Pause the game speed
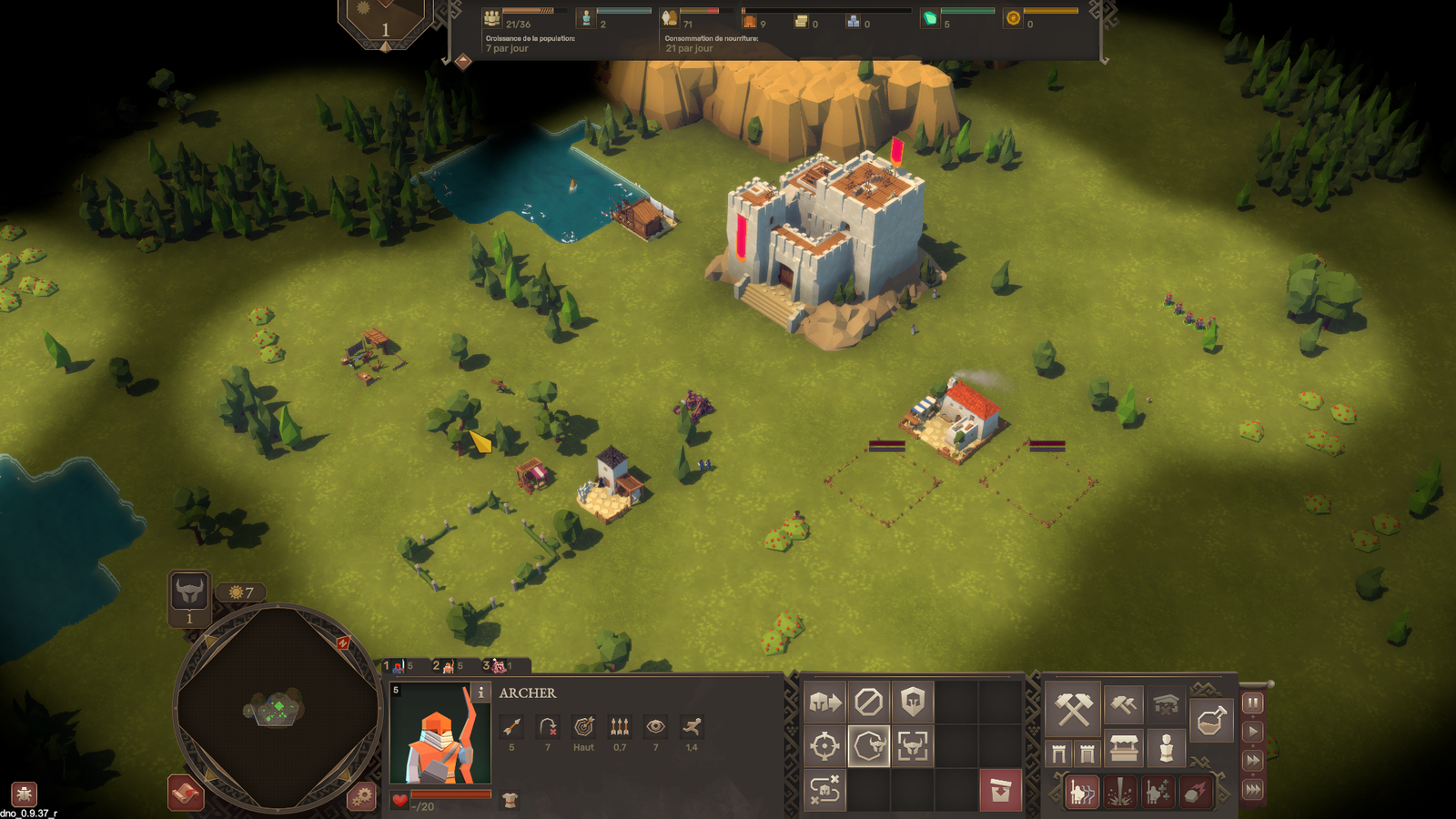 click(x=1253, y=703)
